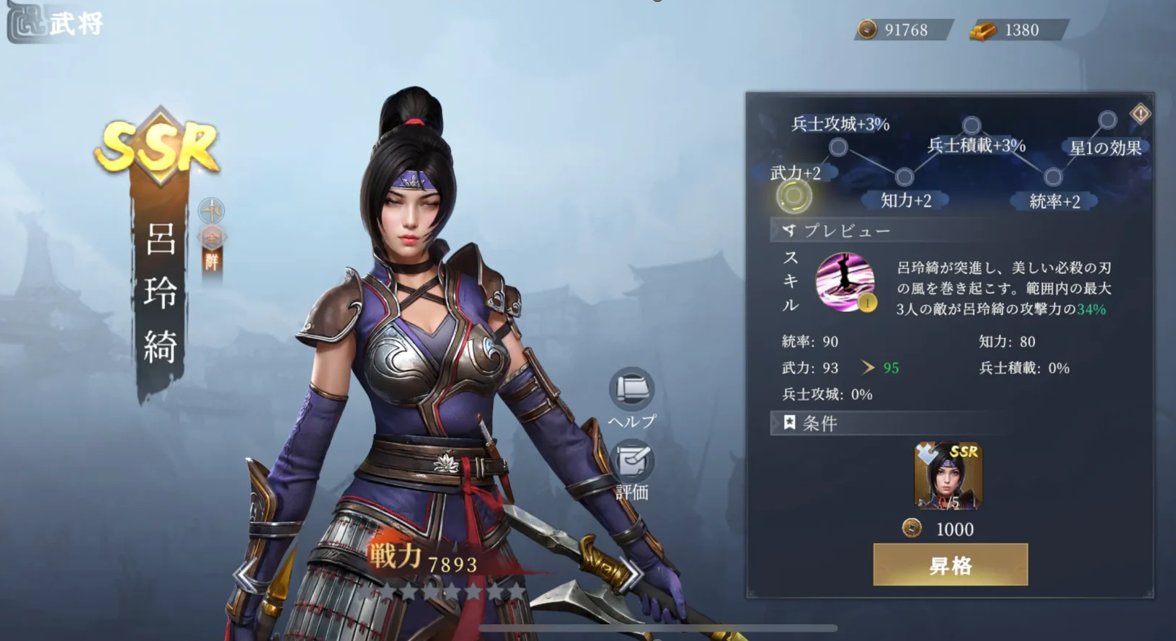Select the 兵士積載+3% upgrade node
Image resolution: width=1176 pixels, height=641 pixels.
click(971, 126)
